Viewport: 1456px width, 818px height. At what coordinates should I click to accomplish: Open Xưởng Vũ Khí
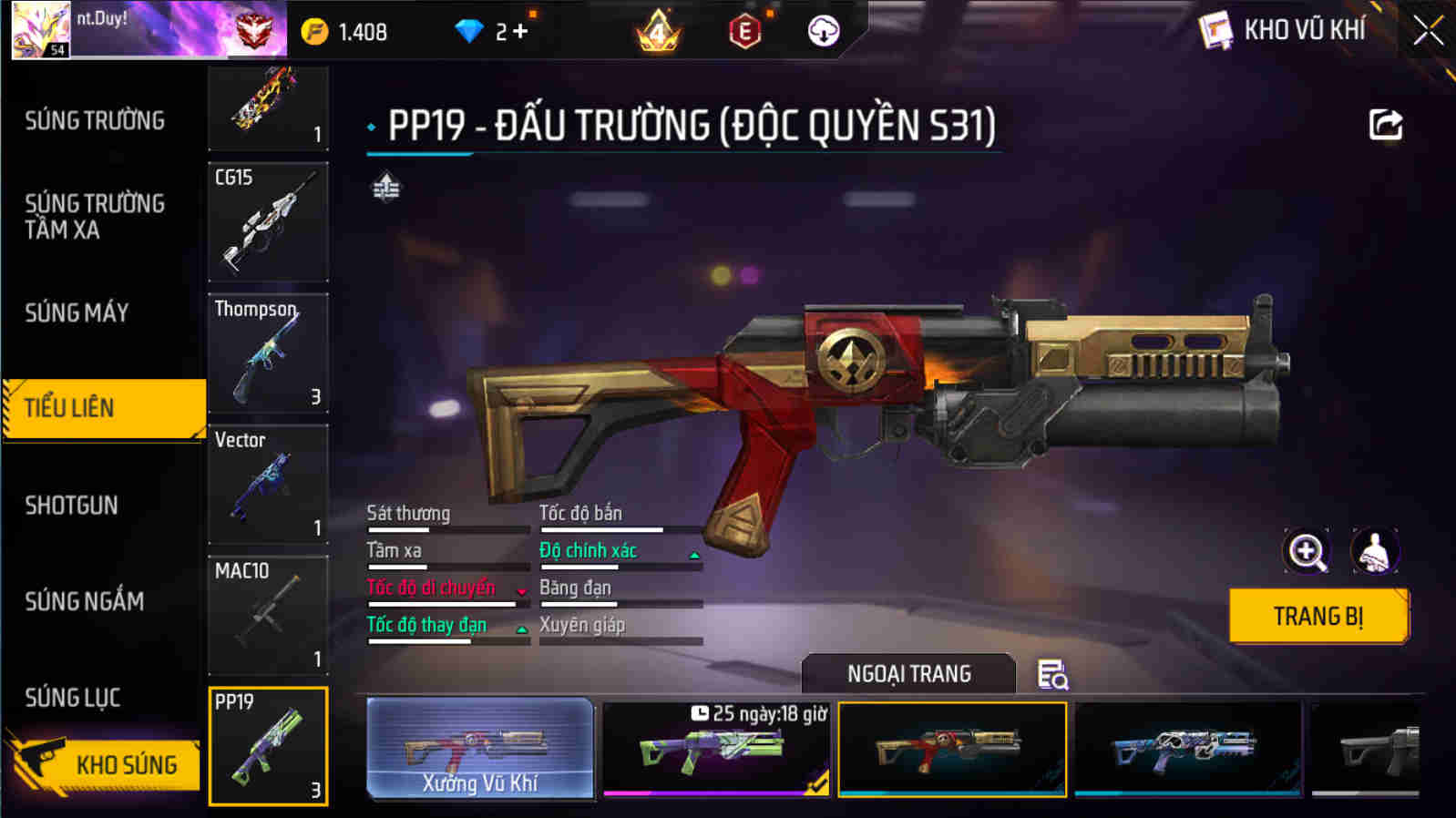481,749
